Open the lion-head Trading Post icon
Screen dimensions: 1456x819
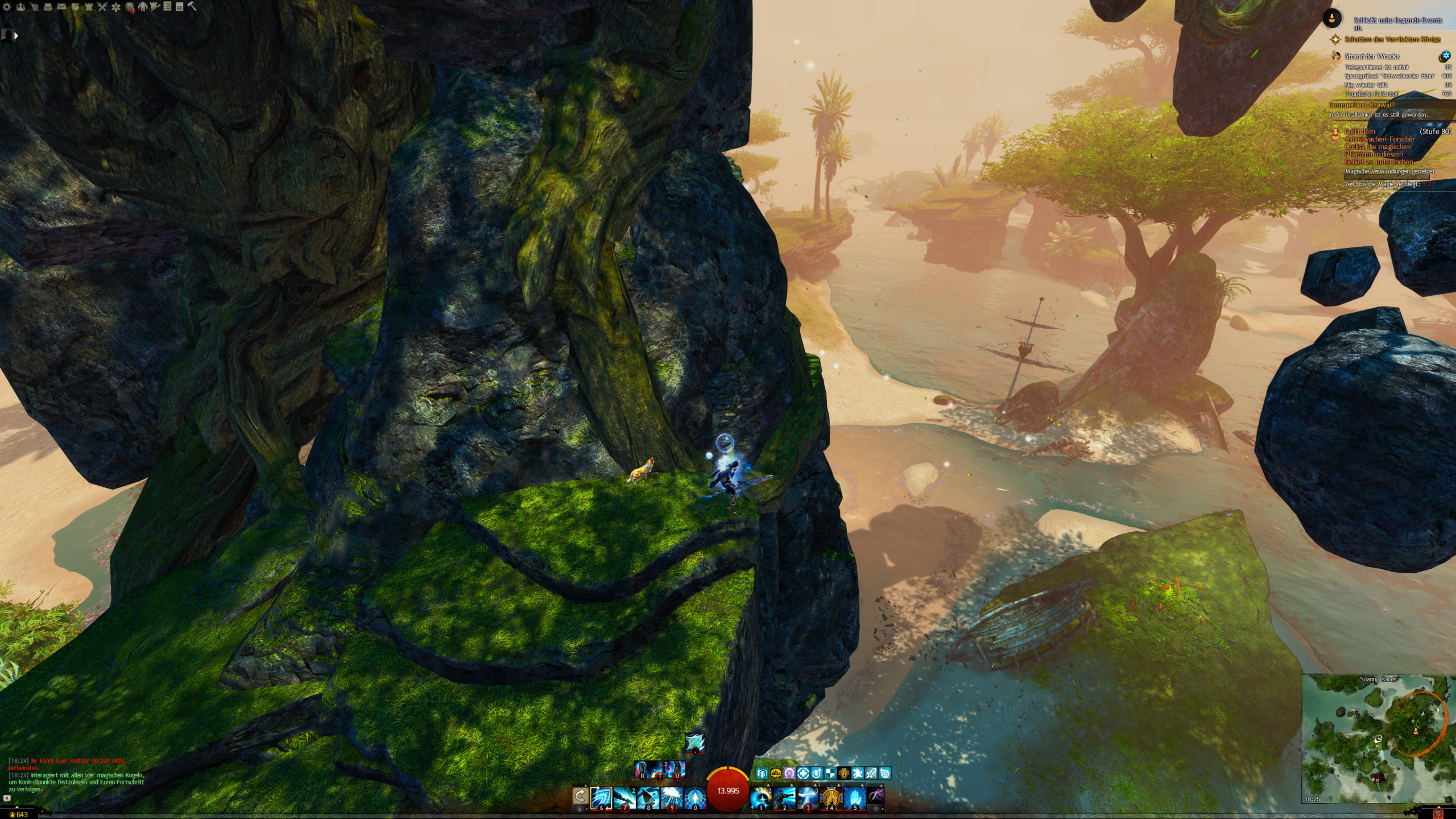click(130, 7)
